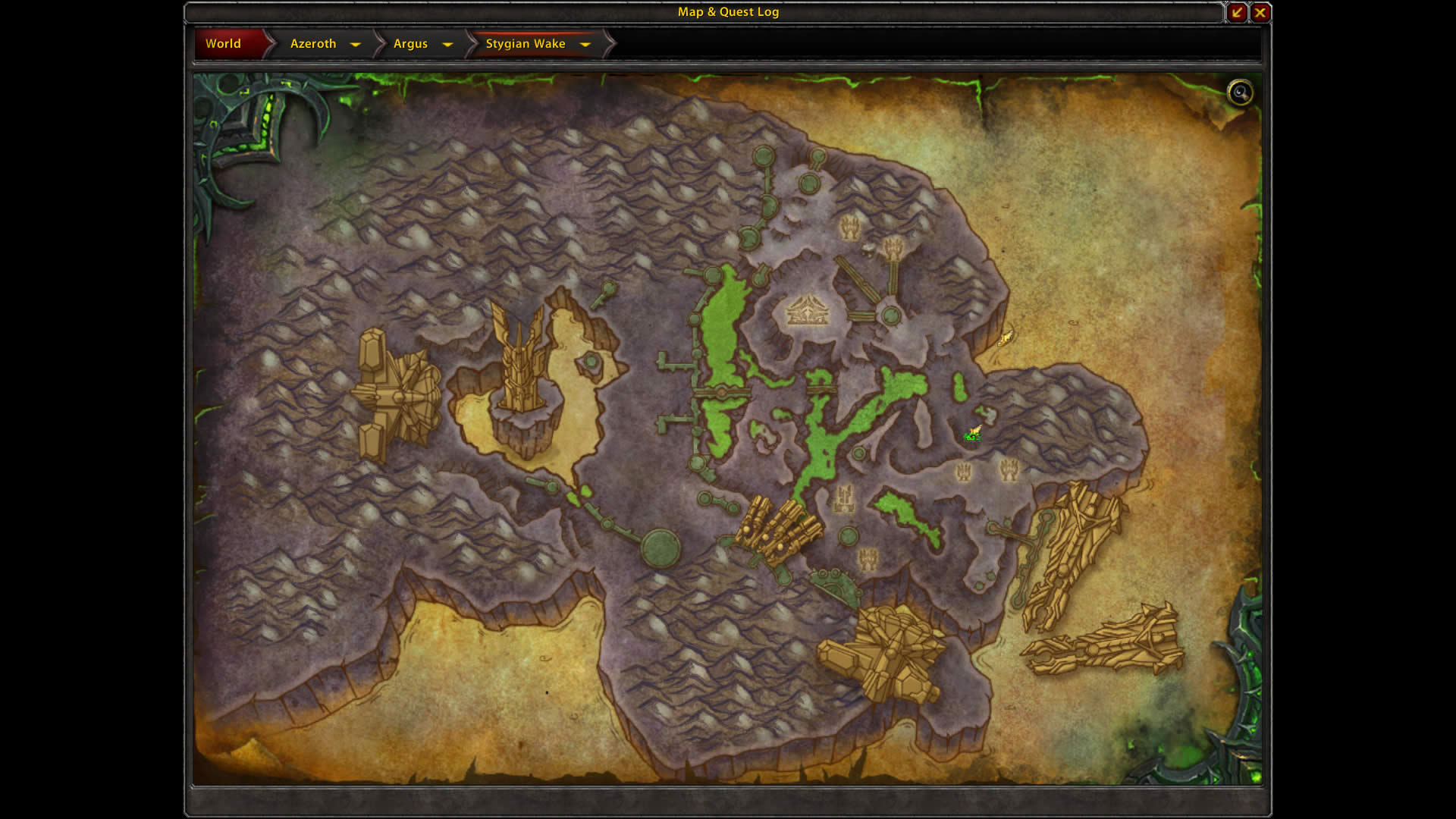Open the map tracking filter magnifying glass icon
The height and width of the screenshot is (819, 1456).
[1241, 93]
